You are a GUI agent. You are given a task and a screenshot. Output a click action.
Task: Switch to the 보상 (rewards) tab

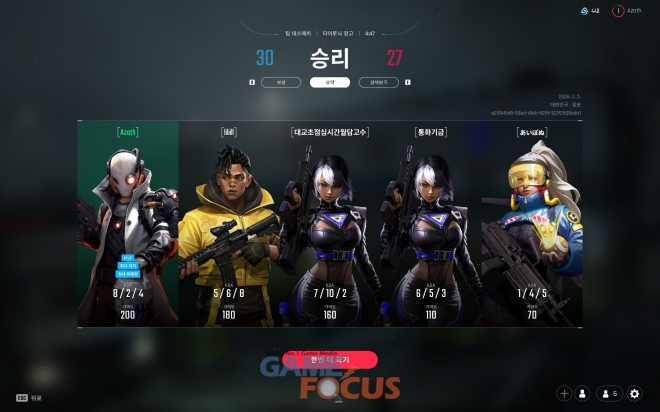(281, 82)
